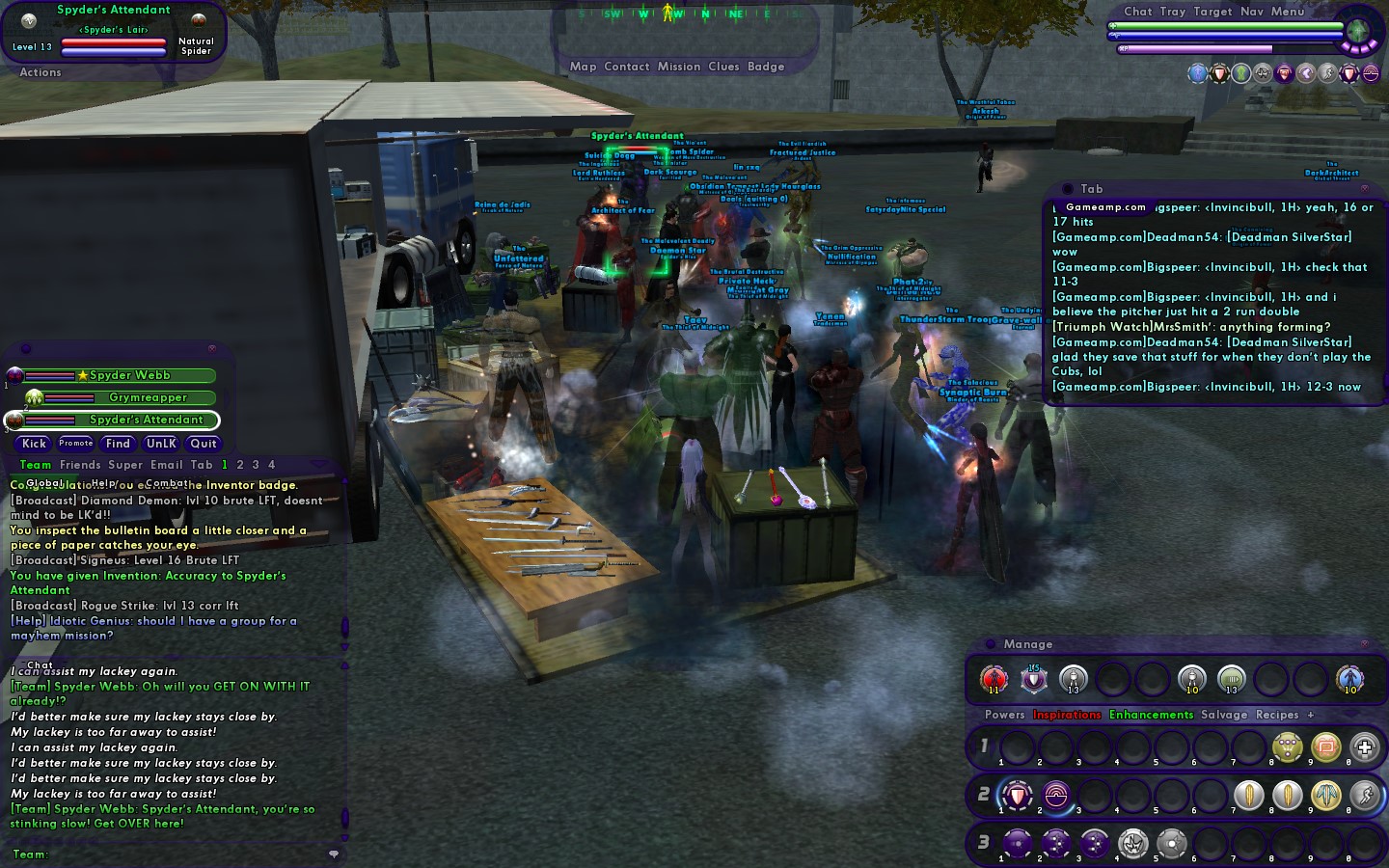The width and height of the screenshot is (1389, 868).
Task: Open the Contact list
Action: (x=626, y=67)
